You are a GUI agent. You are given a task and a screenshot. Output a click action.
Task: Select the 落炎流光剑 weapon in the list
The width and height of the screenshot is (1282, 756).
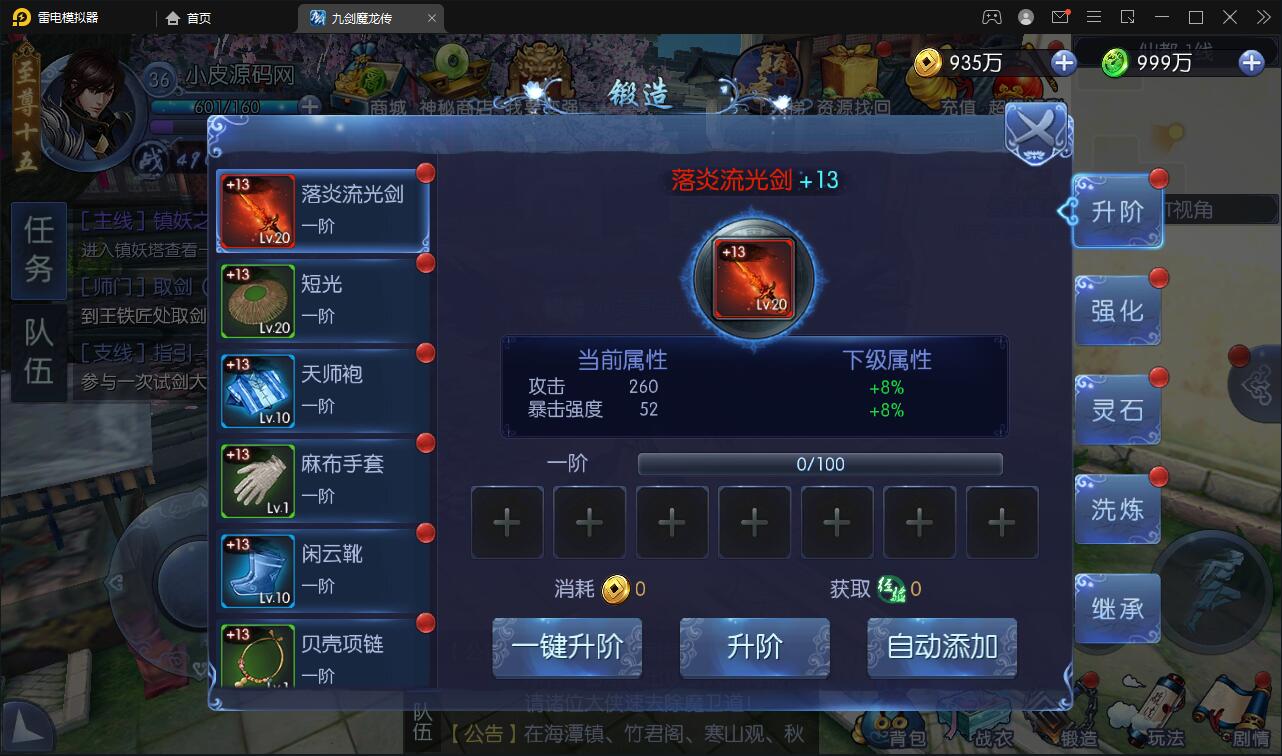coord(320,211)
